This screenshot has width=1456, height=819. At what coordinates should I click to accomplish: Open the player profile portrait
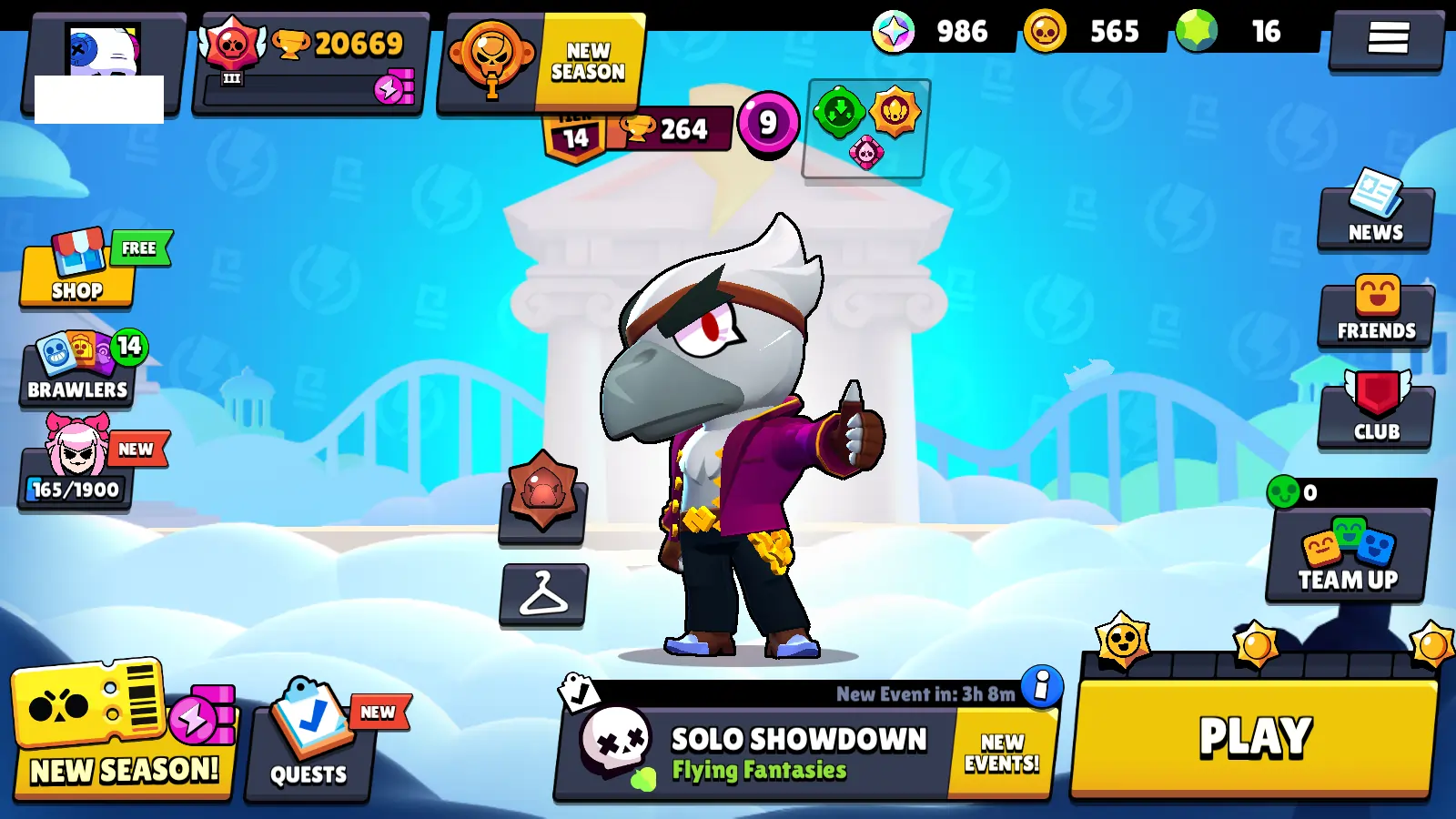click(102, 64)
